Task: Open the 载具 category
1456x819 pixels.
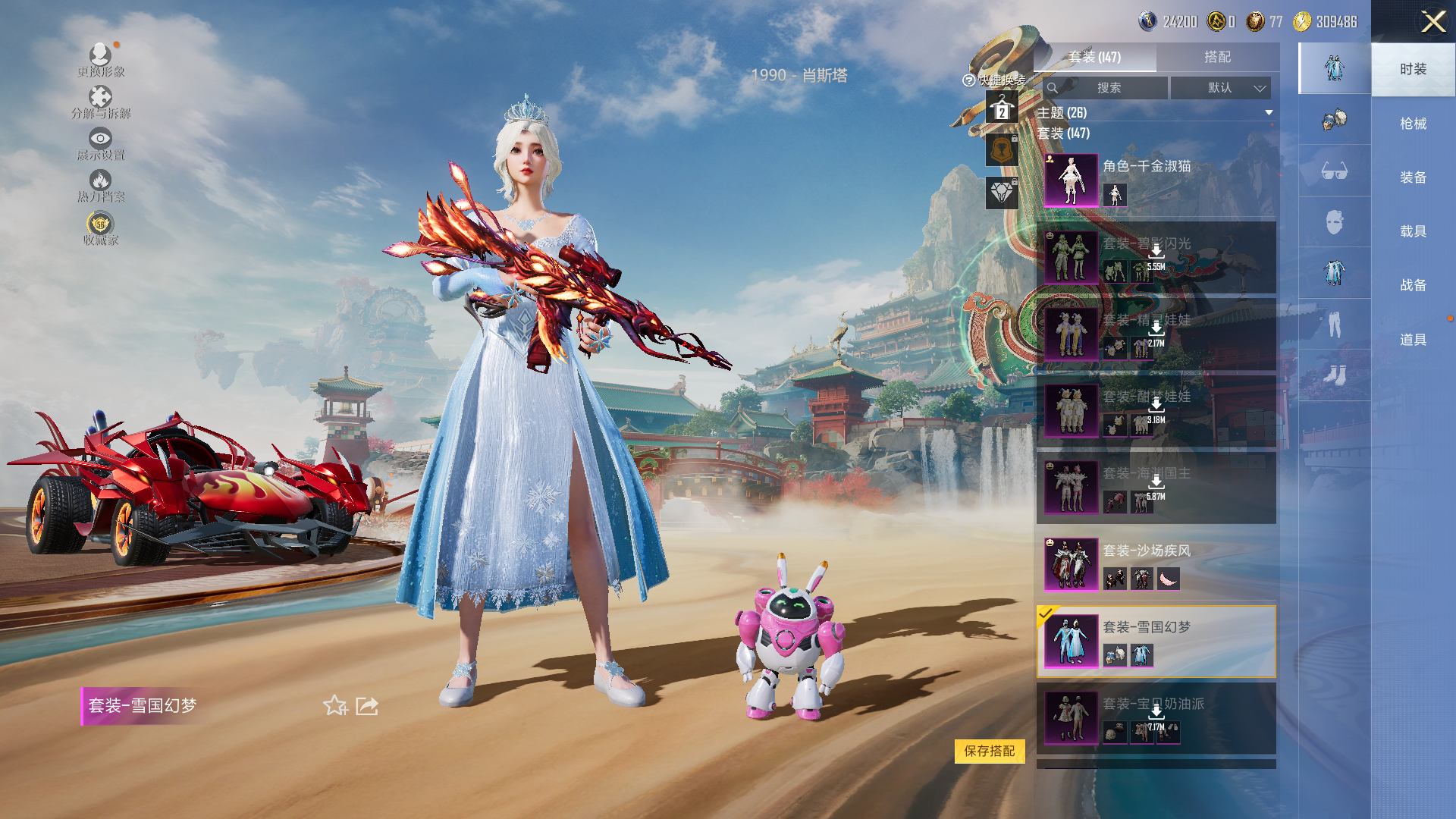Action: click(x=1413, y=231)
